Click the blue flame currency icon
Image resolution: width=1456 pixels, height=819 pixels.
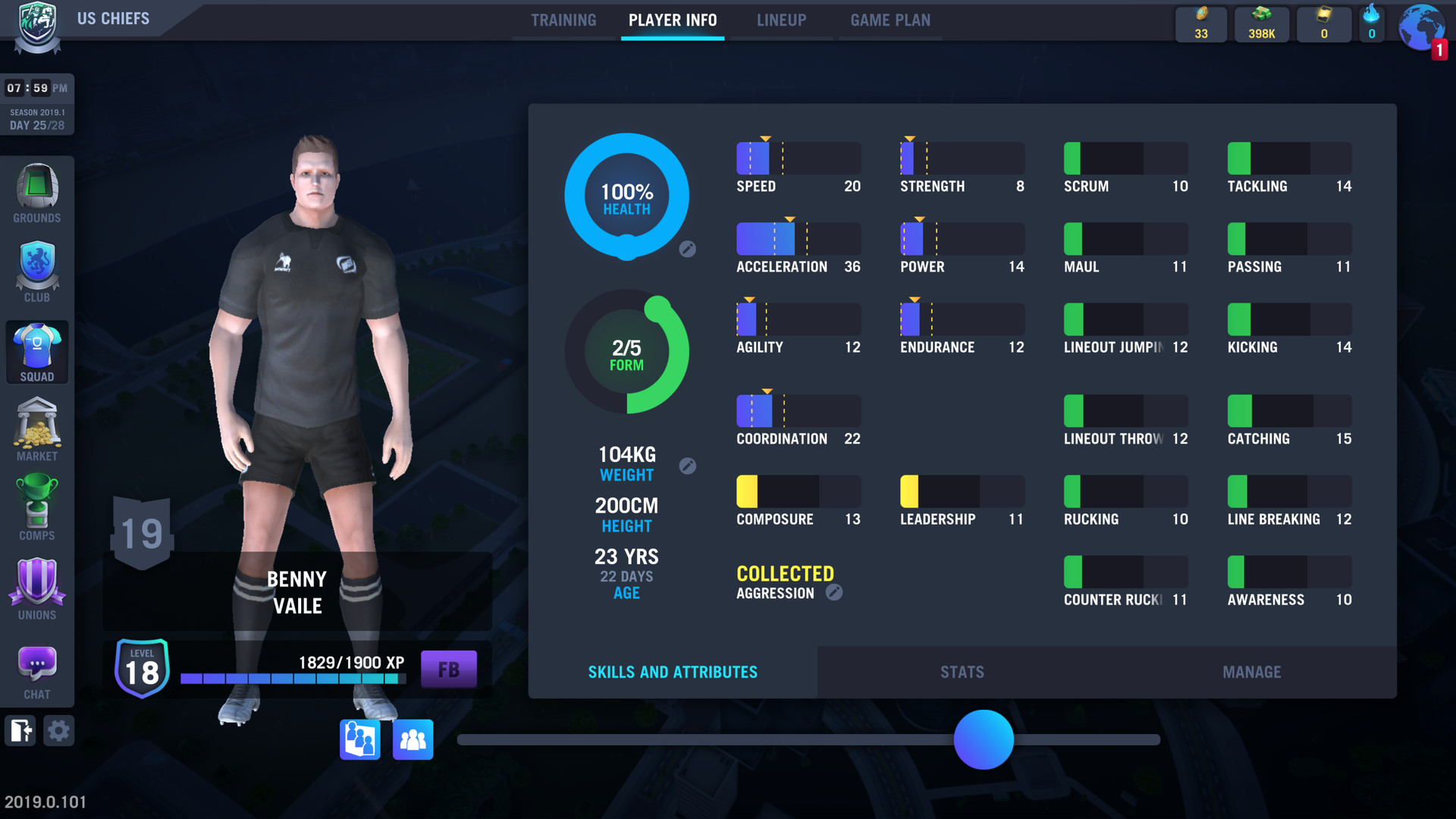coord(1371,24)
